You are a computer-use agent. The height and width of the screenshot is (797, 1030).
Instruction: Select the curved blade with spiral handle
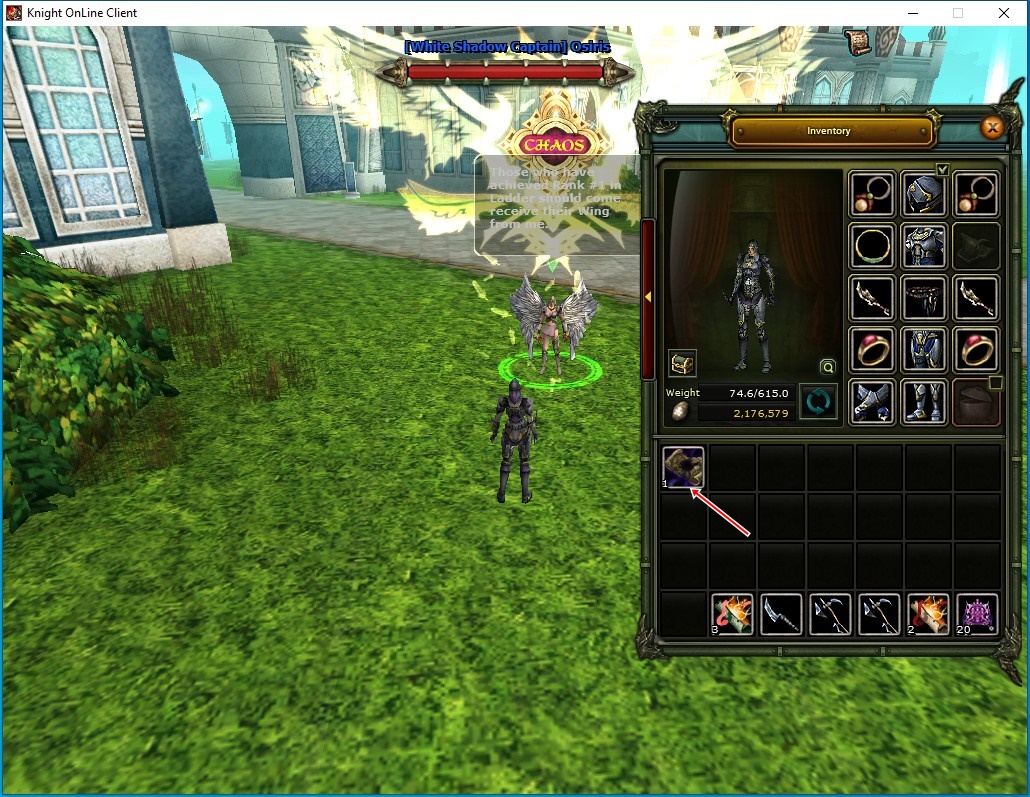coord(781,614)
